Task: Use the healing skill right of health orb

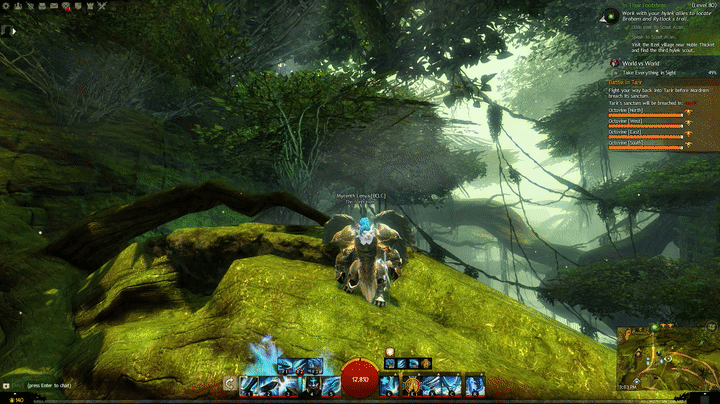Action: coord(390,383)
